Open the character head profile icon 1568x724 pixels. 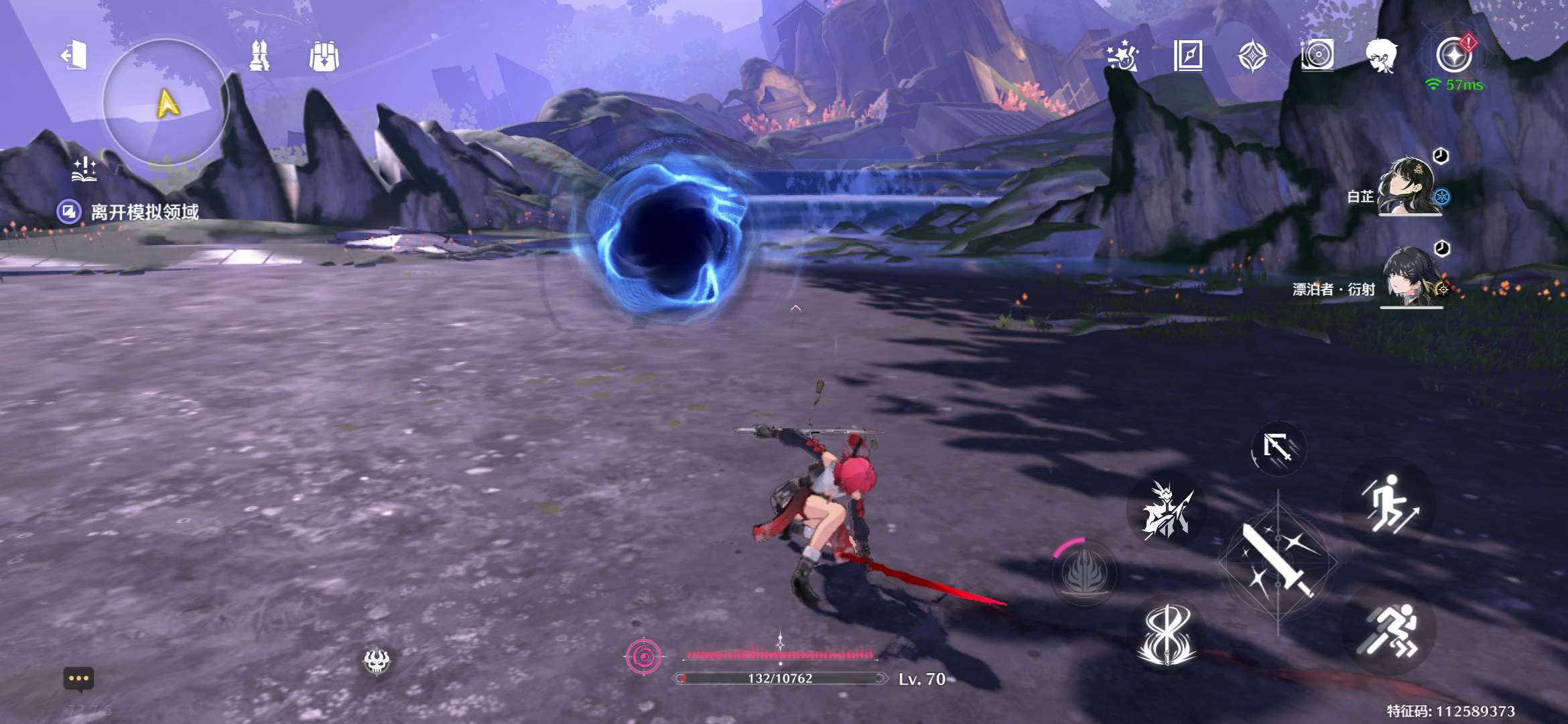(x=1382, y=55)
